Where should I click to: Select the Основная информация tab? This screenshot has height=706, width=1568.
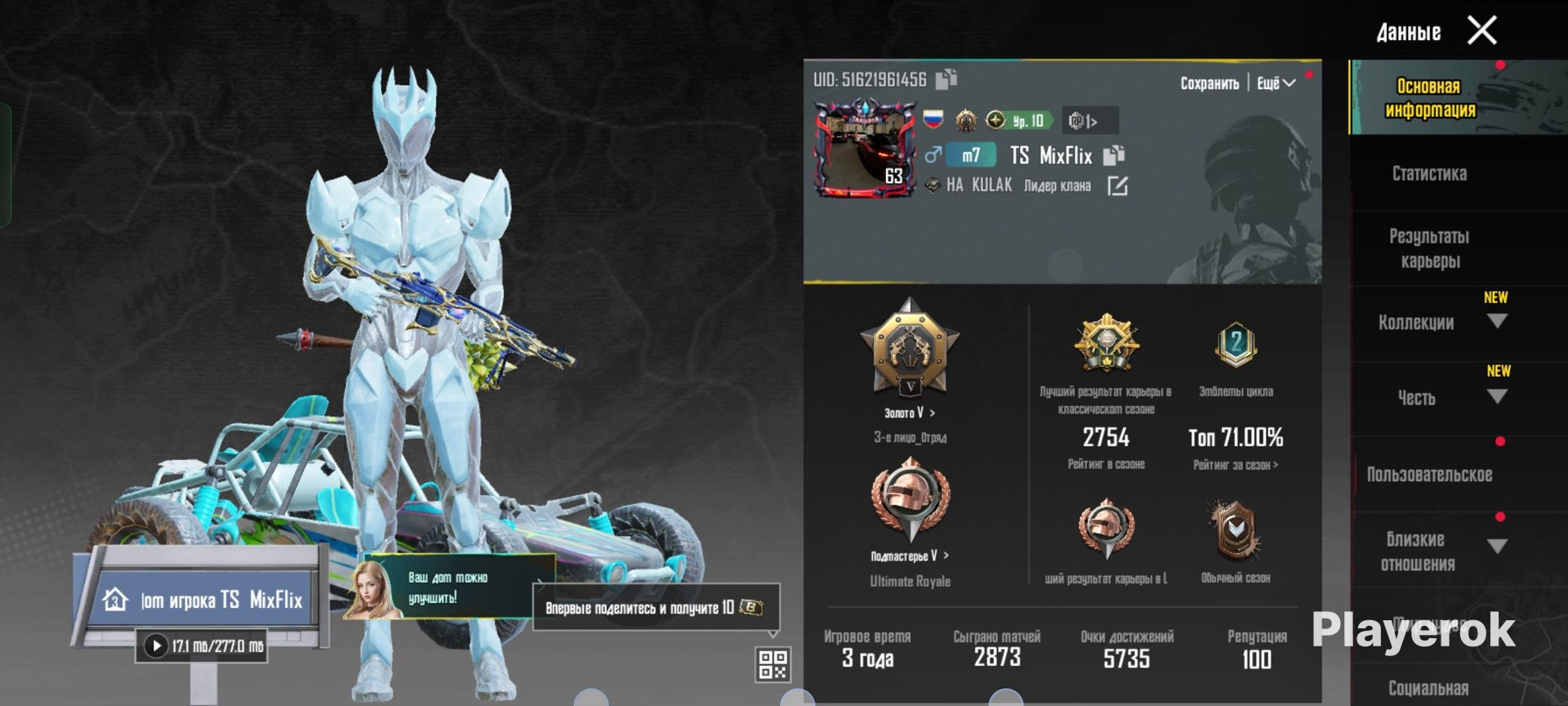[1429, 98]
